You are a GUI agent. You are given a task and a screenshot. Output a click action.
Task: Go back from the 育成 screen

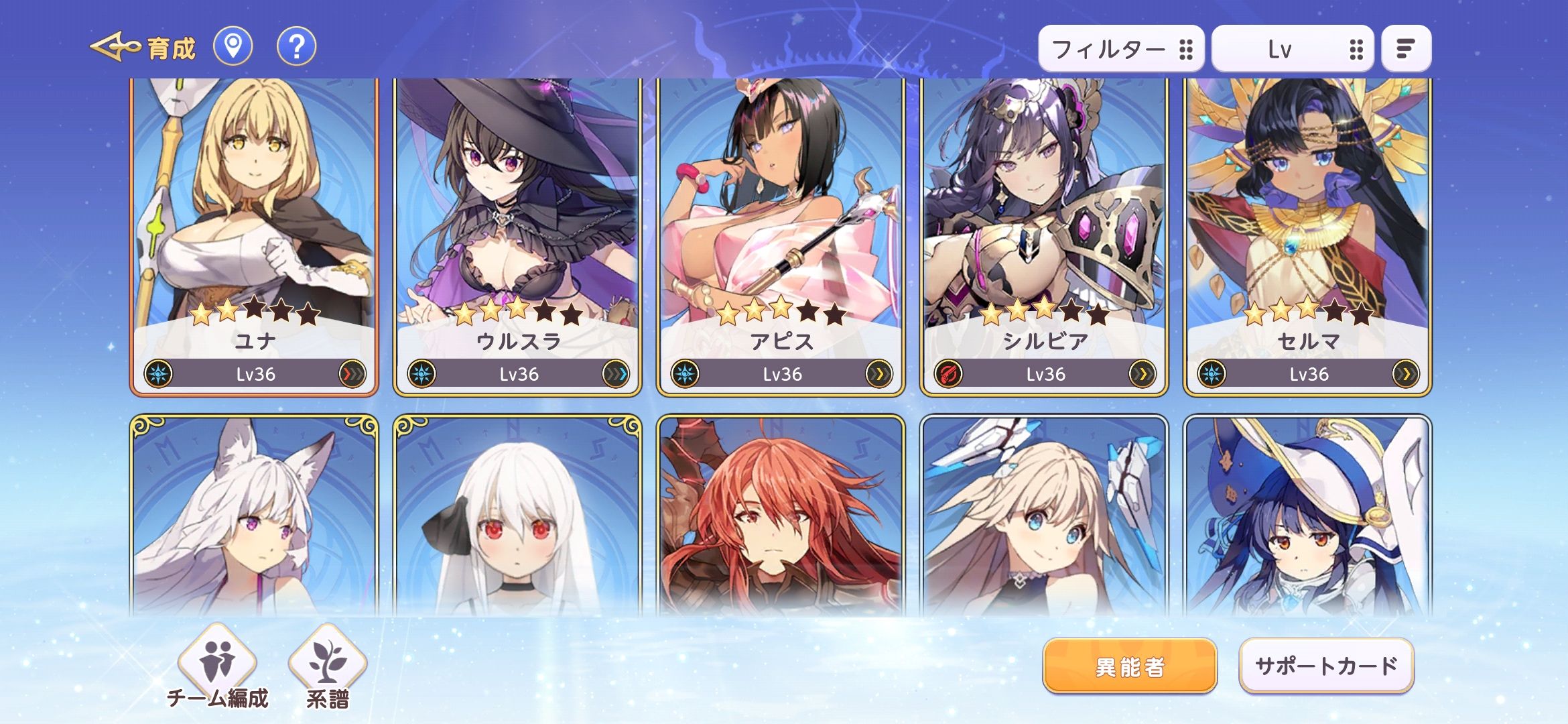point(115,47)
